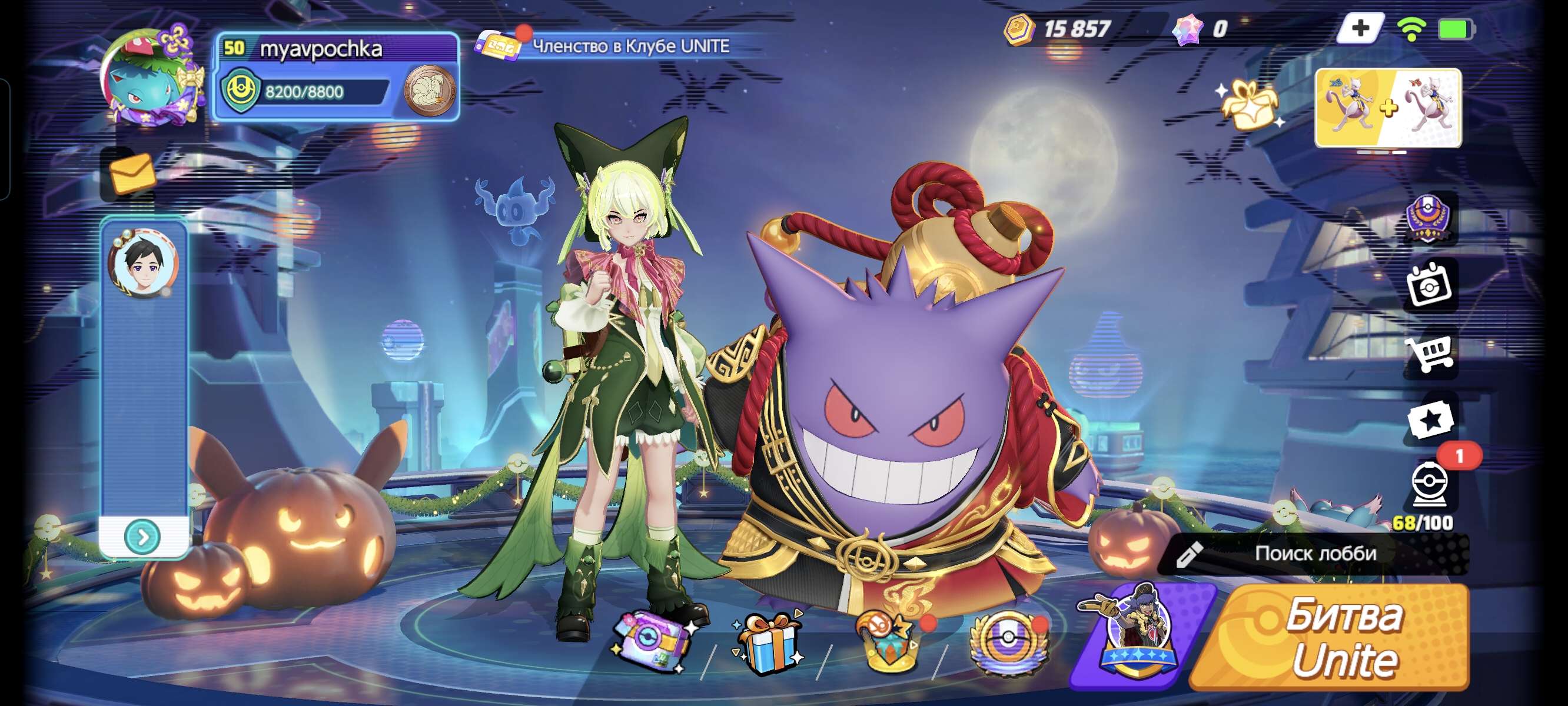
Task: Add gems with the plus button
Action: point(1359,28)
